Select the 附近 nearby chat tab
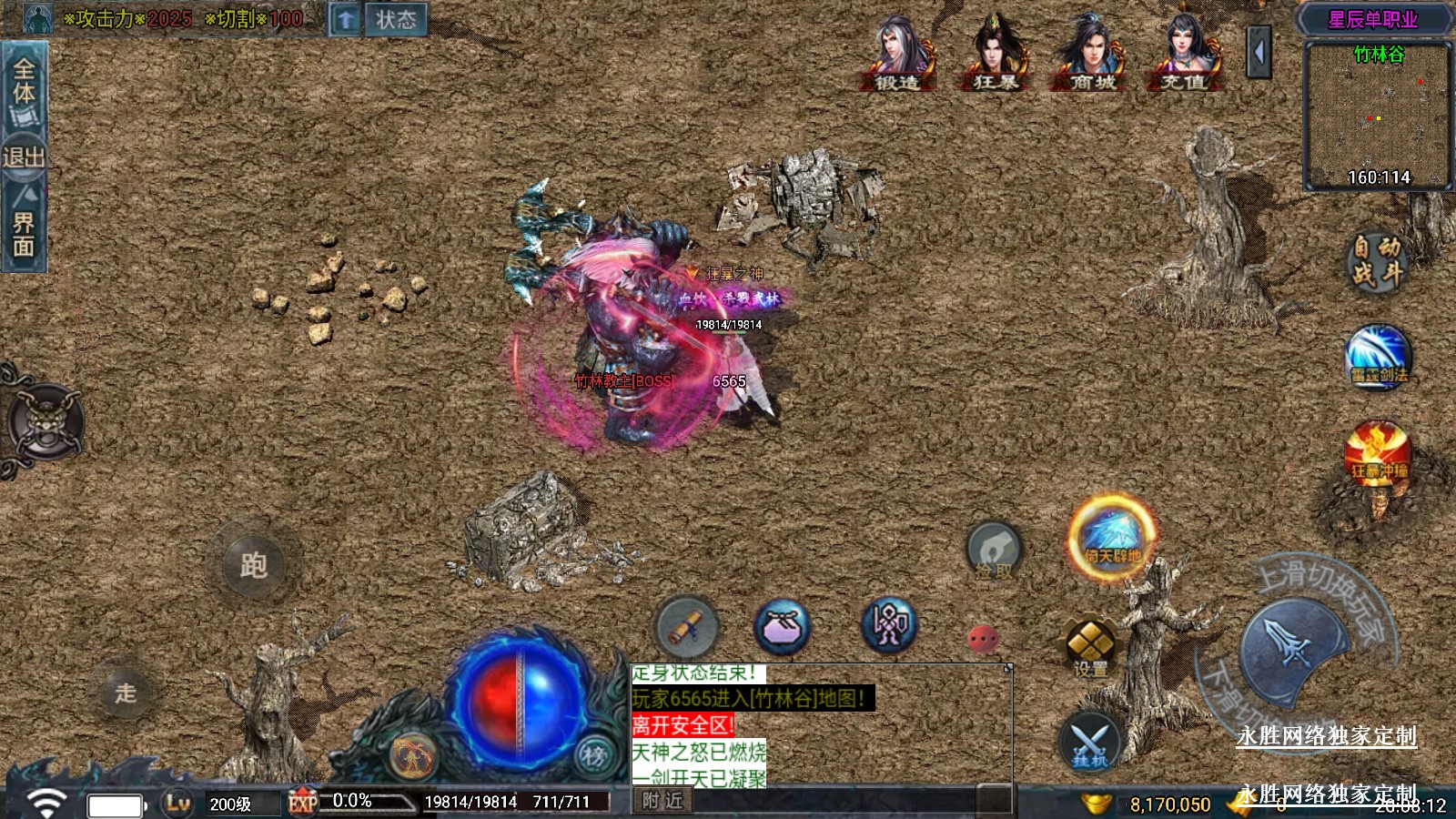The width and height of the screenshot is (1456, 819). point(662,801)
